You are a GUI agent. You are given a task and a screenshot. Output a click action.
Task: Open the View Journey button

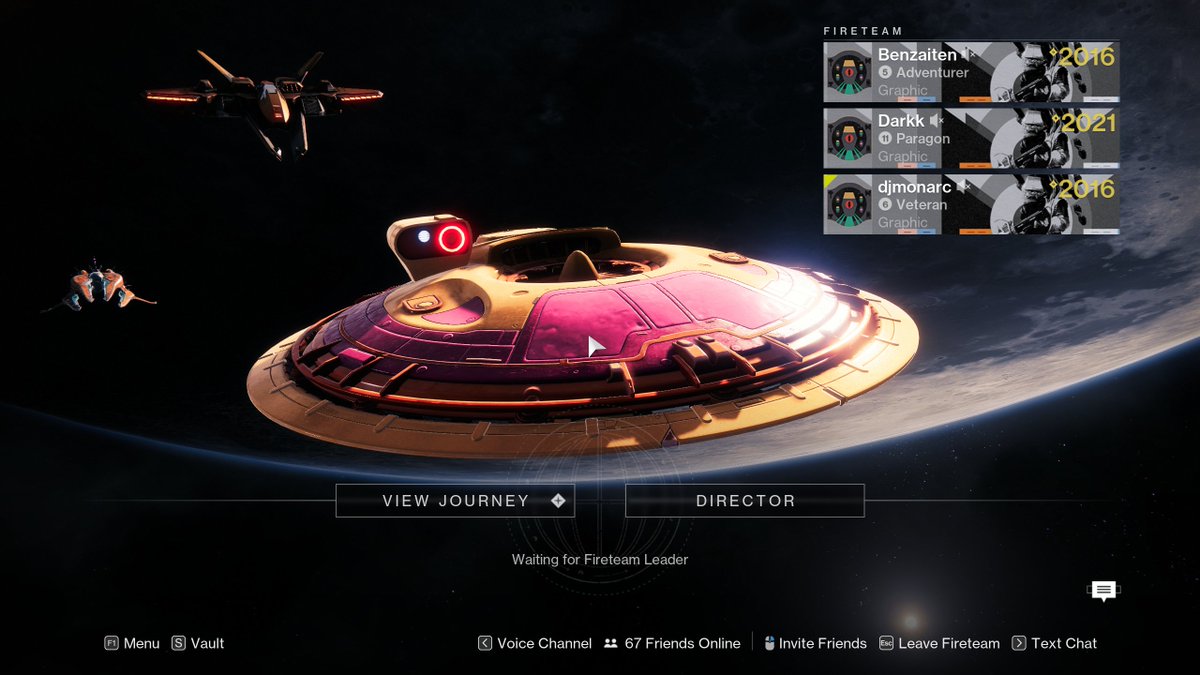(x=455, y=501)
